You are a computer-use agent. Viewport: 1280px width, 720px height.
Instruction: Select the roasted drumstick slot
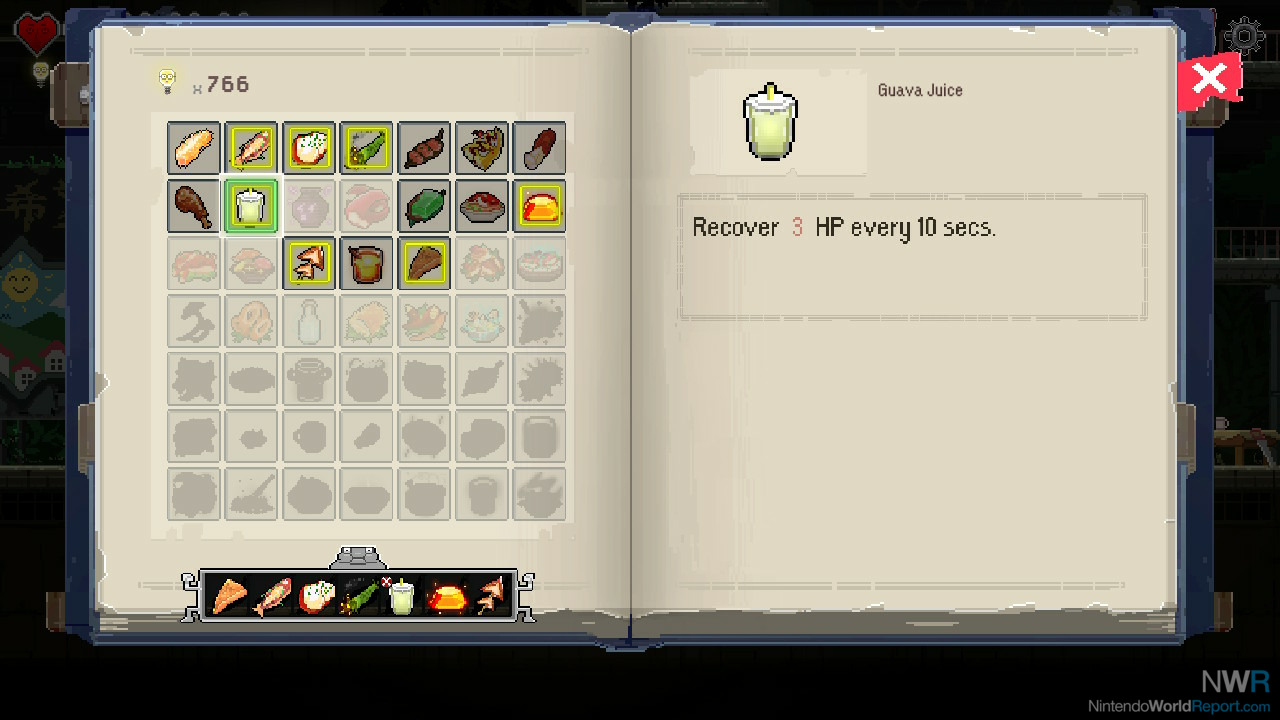193,206
